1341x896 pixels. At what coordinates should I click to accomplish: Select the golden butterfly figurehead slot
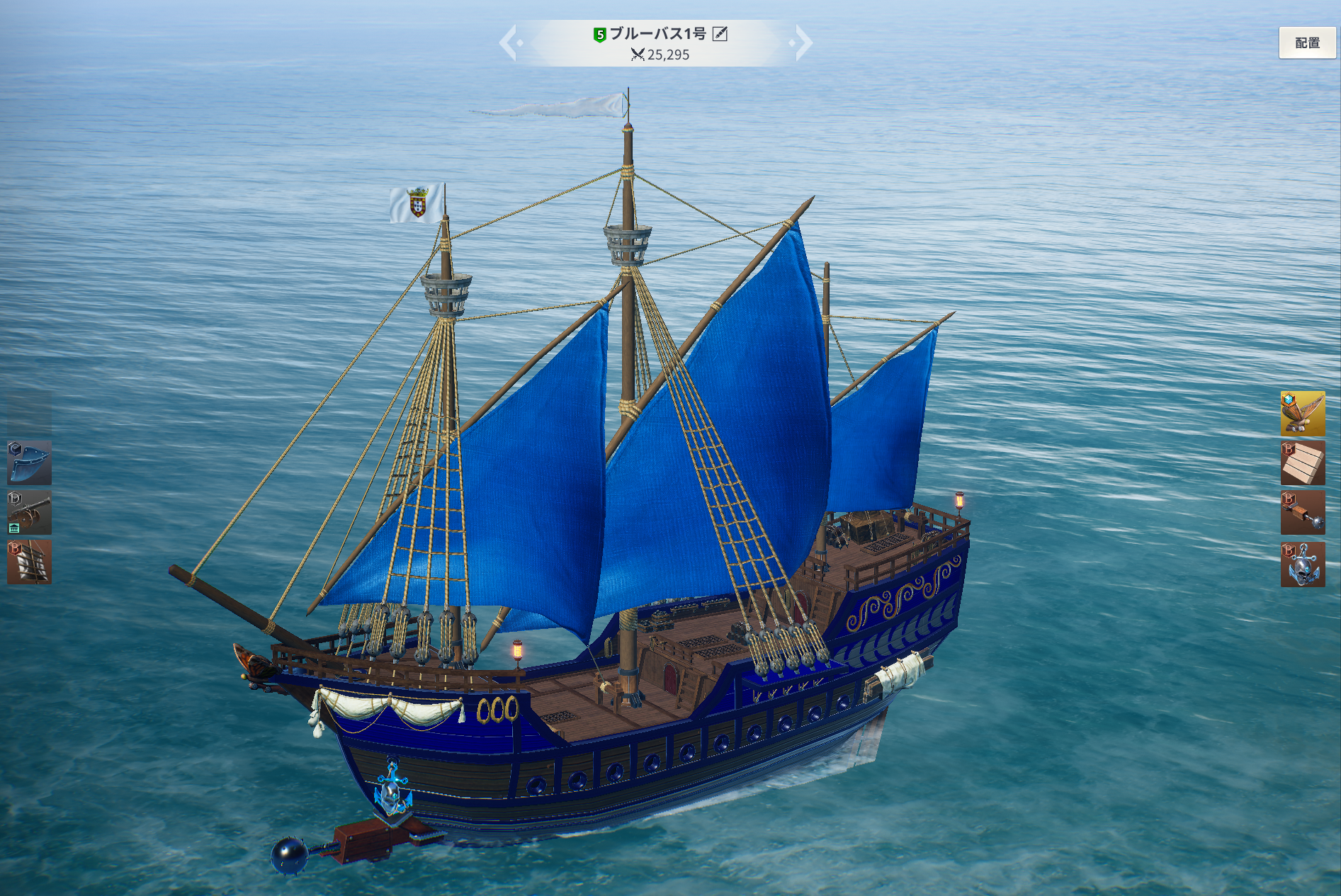click(1302, 413)
